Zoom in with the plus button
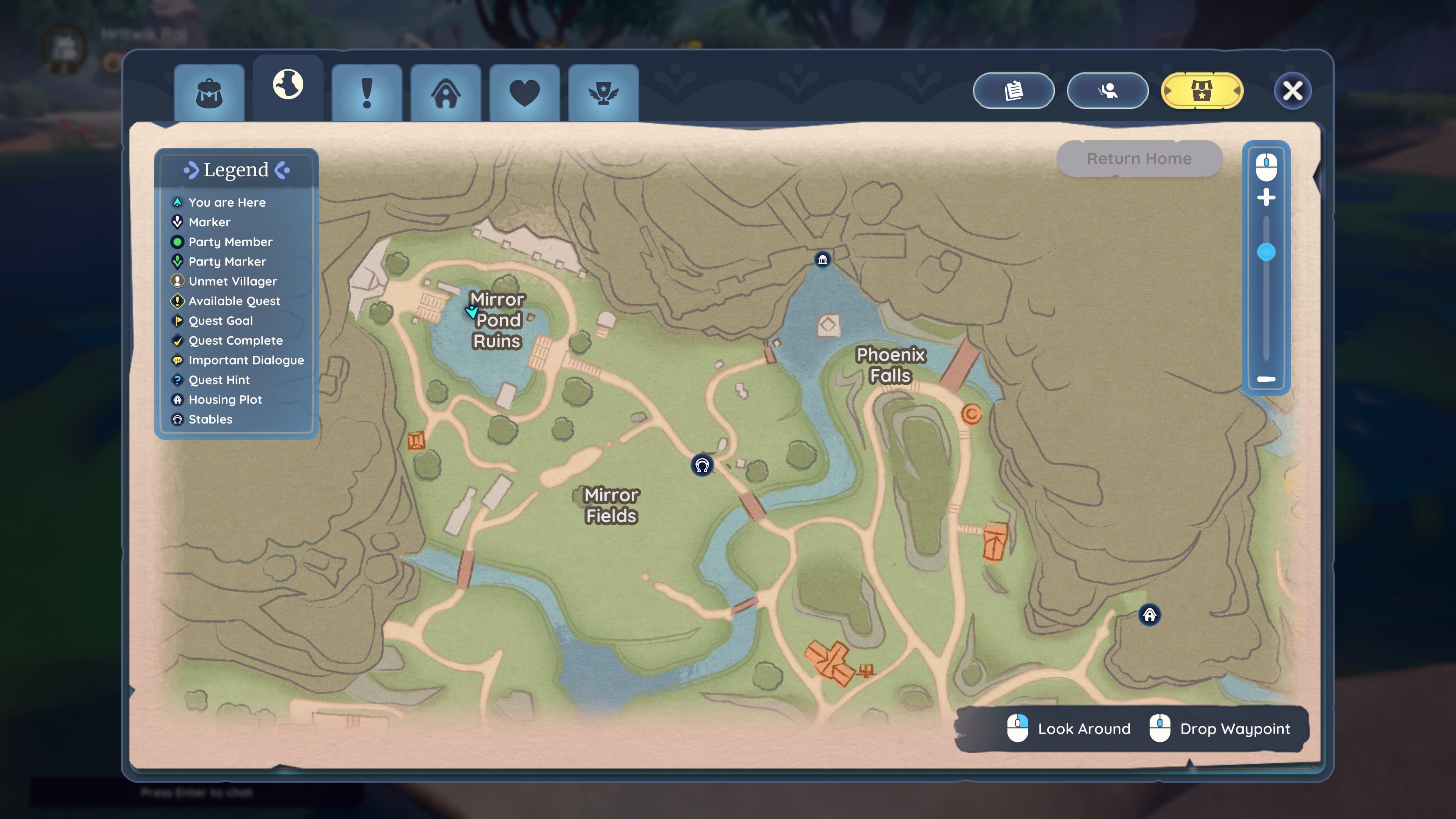 click(1266, 198)
